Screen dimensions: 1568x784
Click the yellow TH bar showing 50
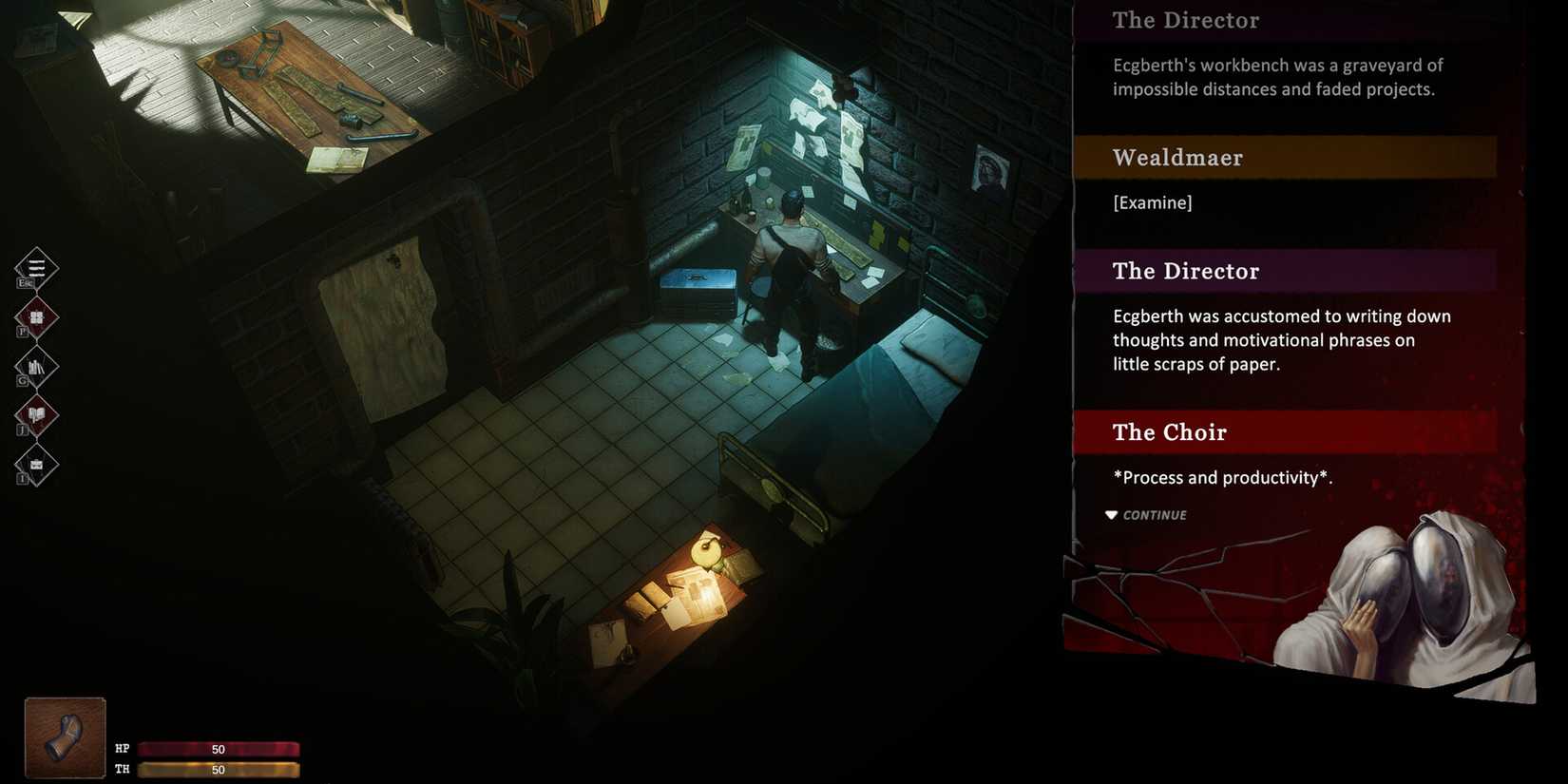click(219, 770)
